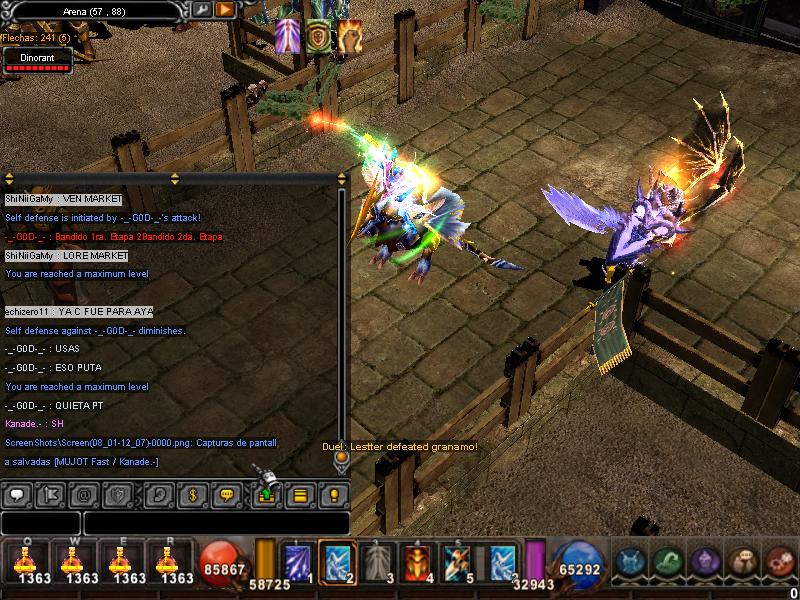The width and height of the screenshot is (800, 600).
Task: Click the yellow speech bubble button
Action: click(227, 494)
